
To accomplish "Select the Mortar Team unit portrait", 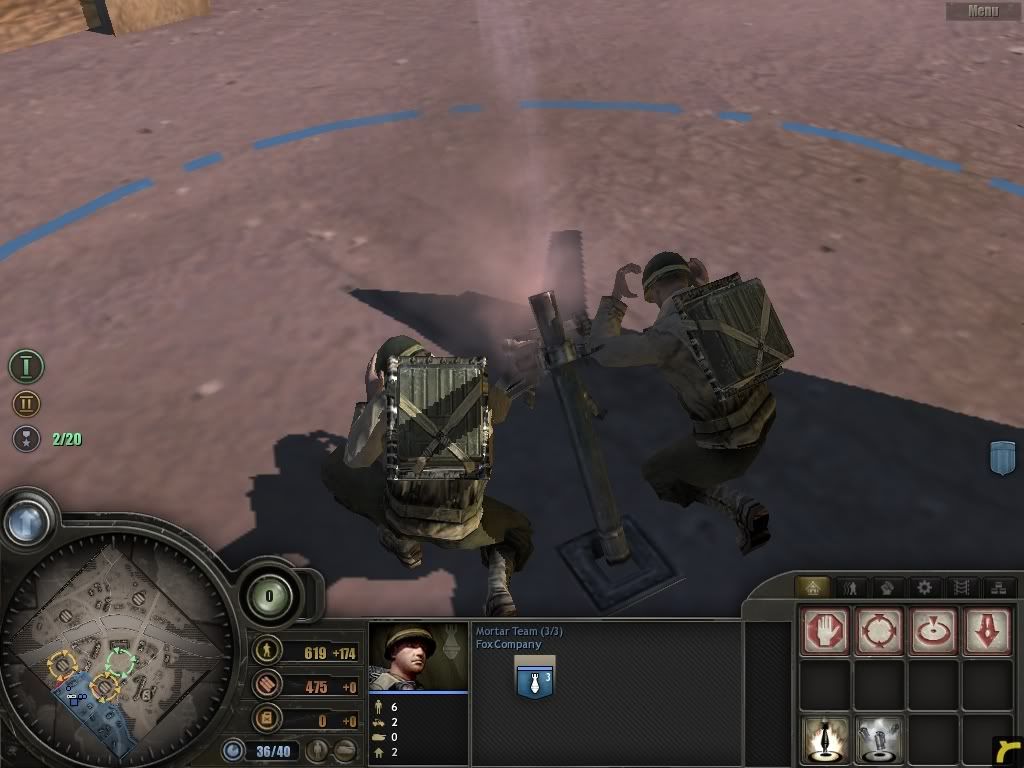I will pos(418,655).
